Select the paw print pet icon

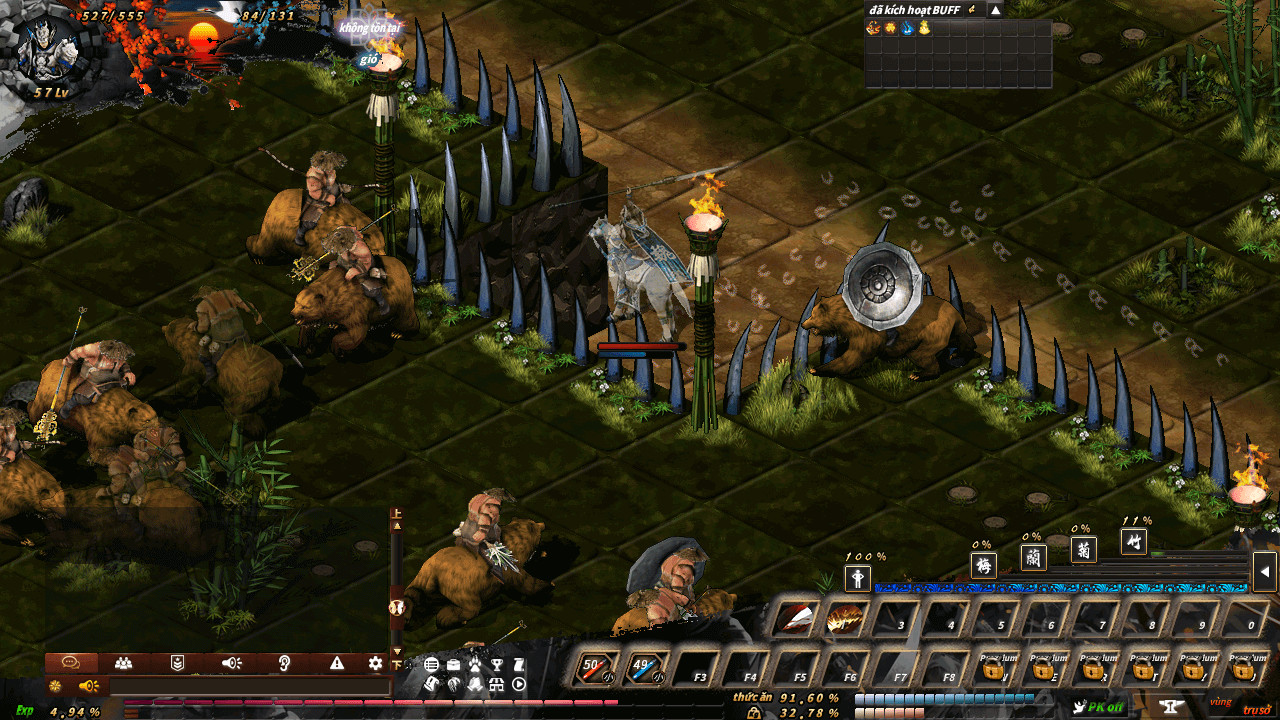[476, 662]
